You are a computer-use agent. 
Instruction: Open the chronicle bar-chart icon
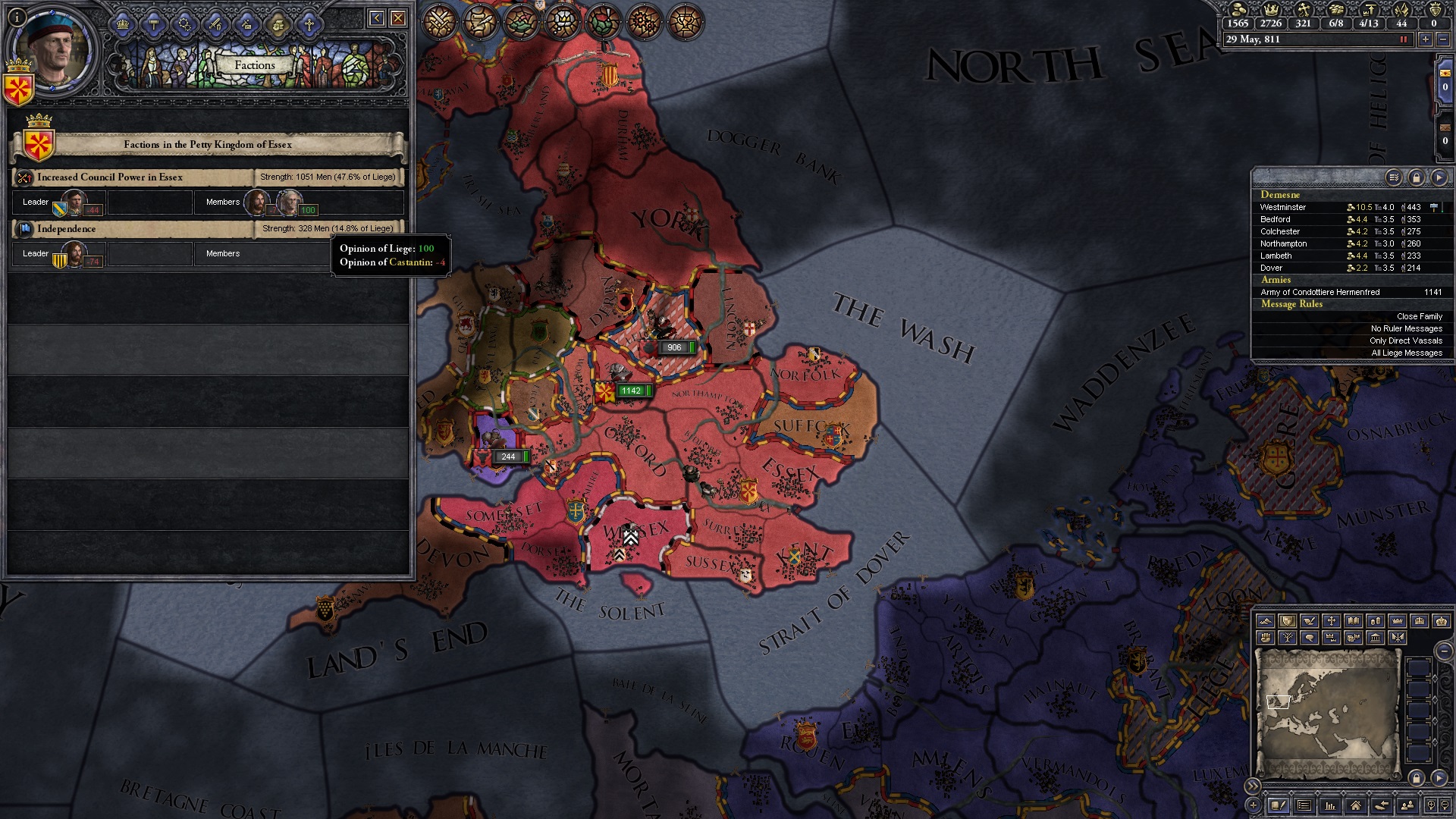pyautogui.click(x=1330, y=805)
